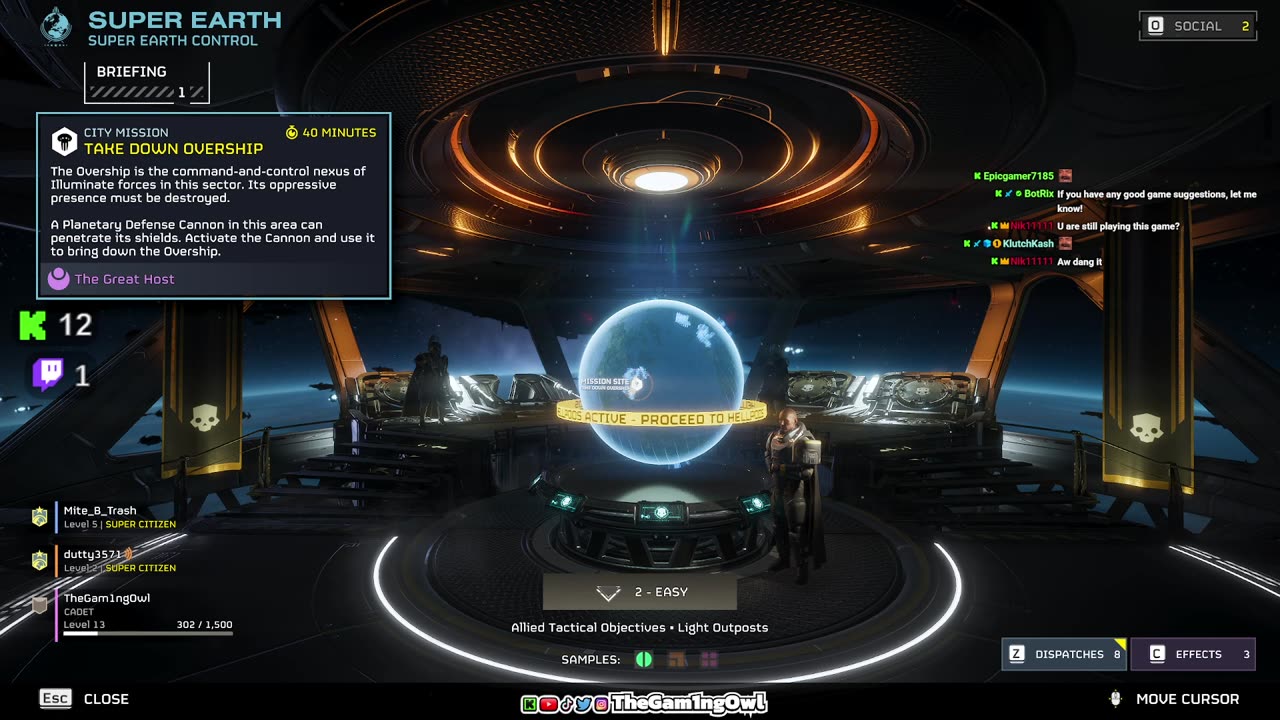Select player dutty3571 in squad list

93,560
